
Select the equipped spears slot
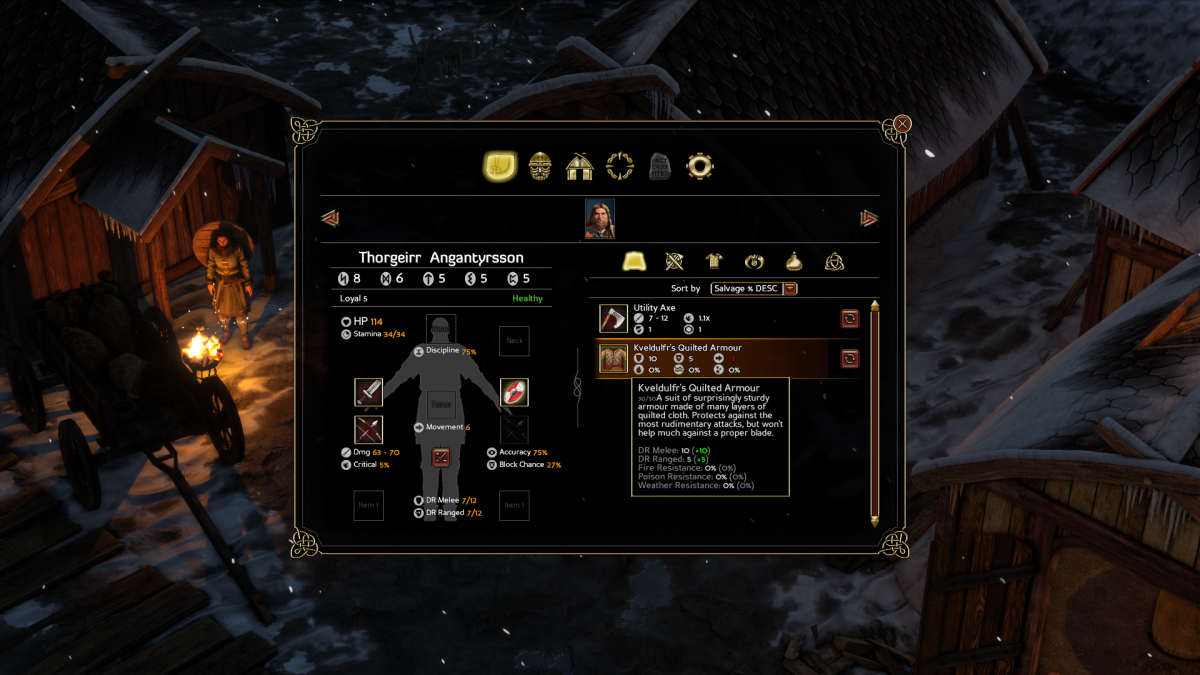pyautogui.click(x=368, y=430)
